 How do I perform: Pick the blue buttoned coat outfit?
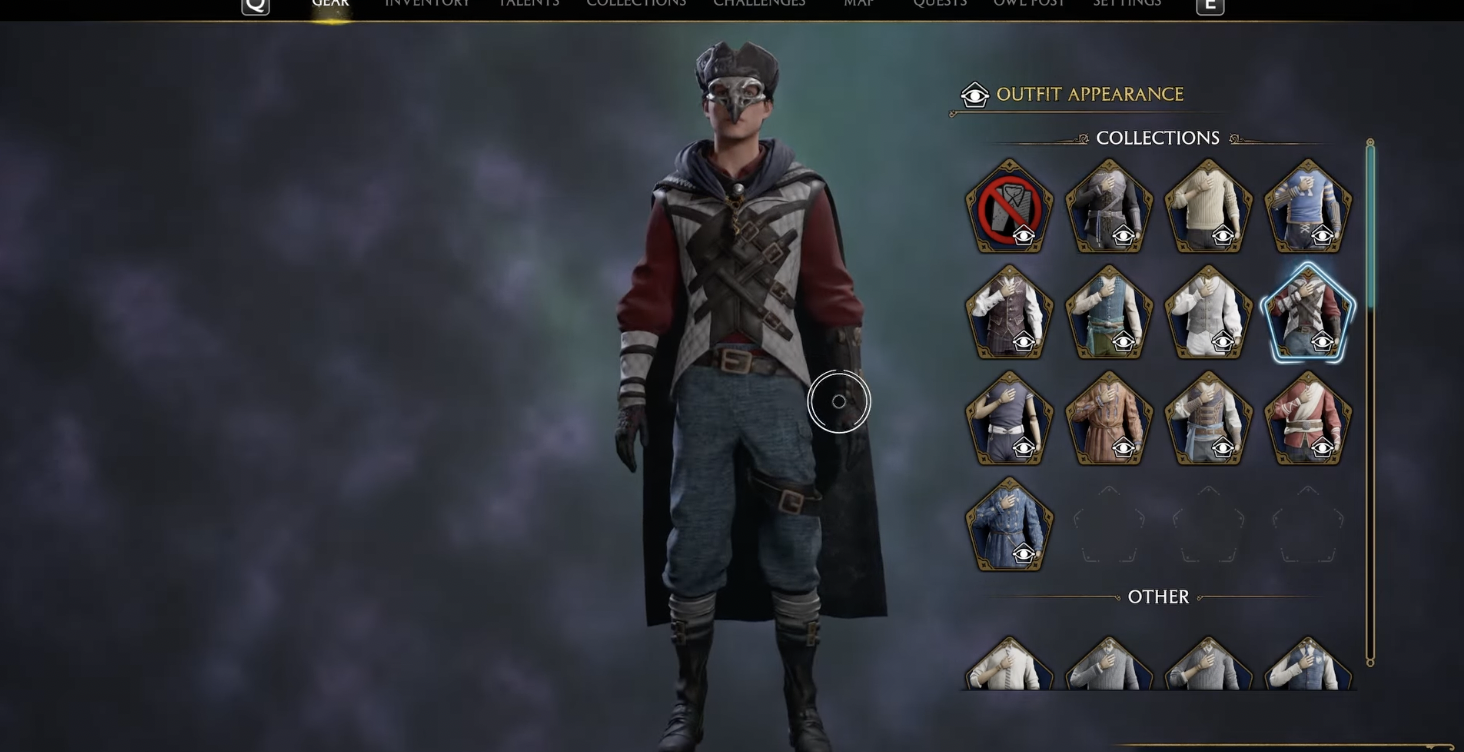pos(1009,525)
